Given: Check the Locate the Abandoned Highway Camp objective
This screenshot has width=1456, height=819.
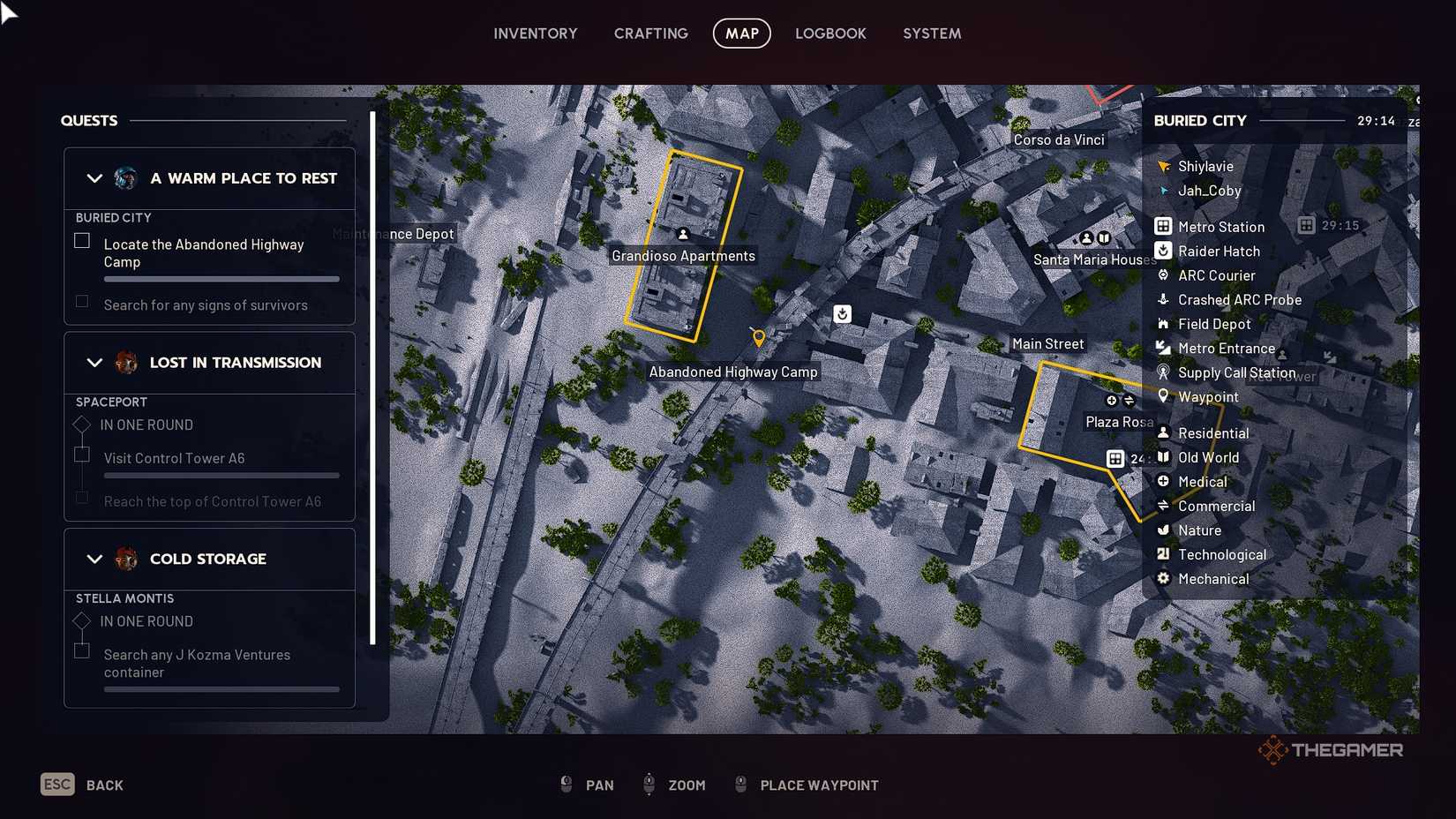Looking at the screenshot, I should [x=81, y=240].
